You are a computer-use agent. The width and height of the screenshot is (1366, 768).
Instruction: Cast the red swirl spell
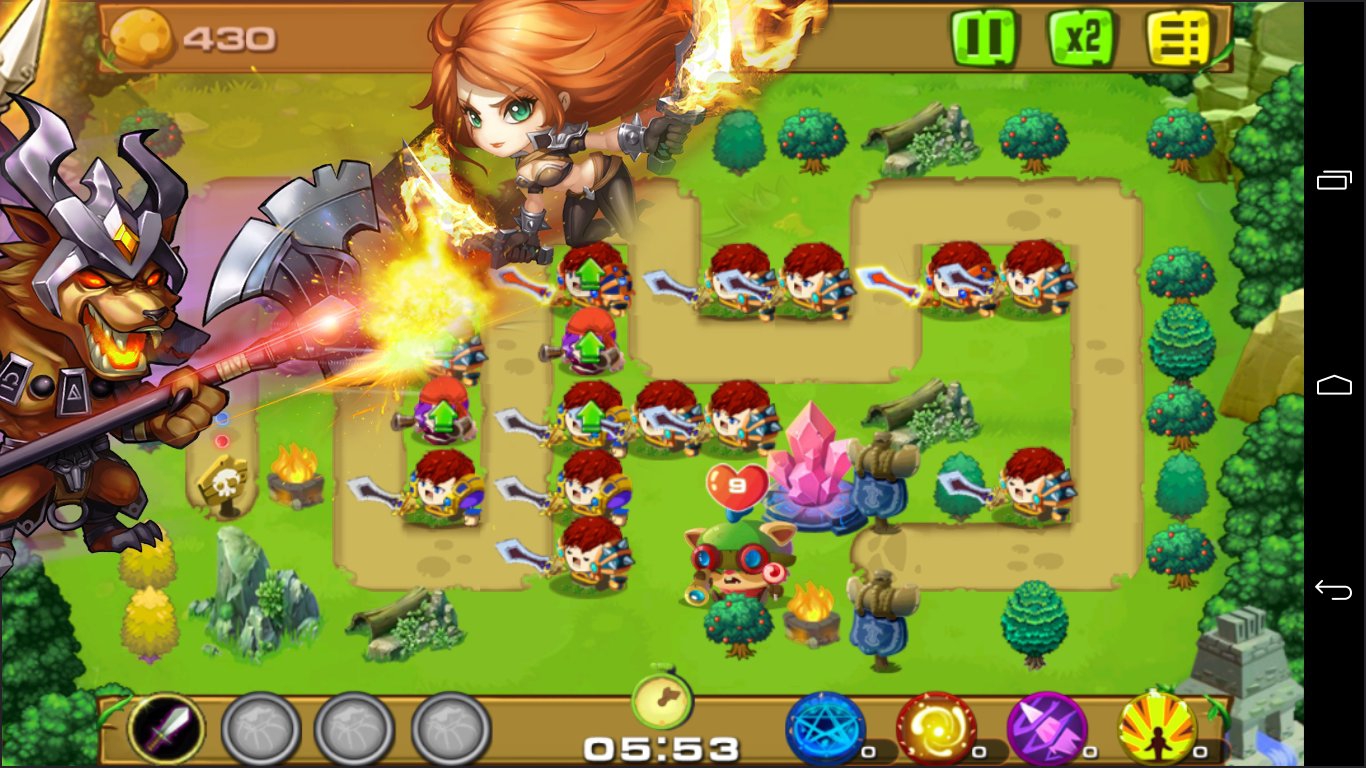click(935, 728)
